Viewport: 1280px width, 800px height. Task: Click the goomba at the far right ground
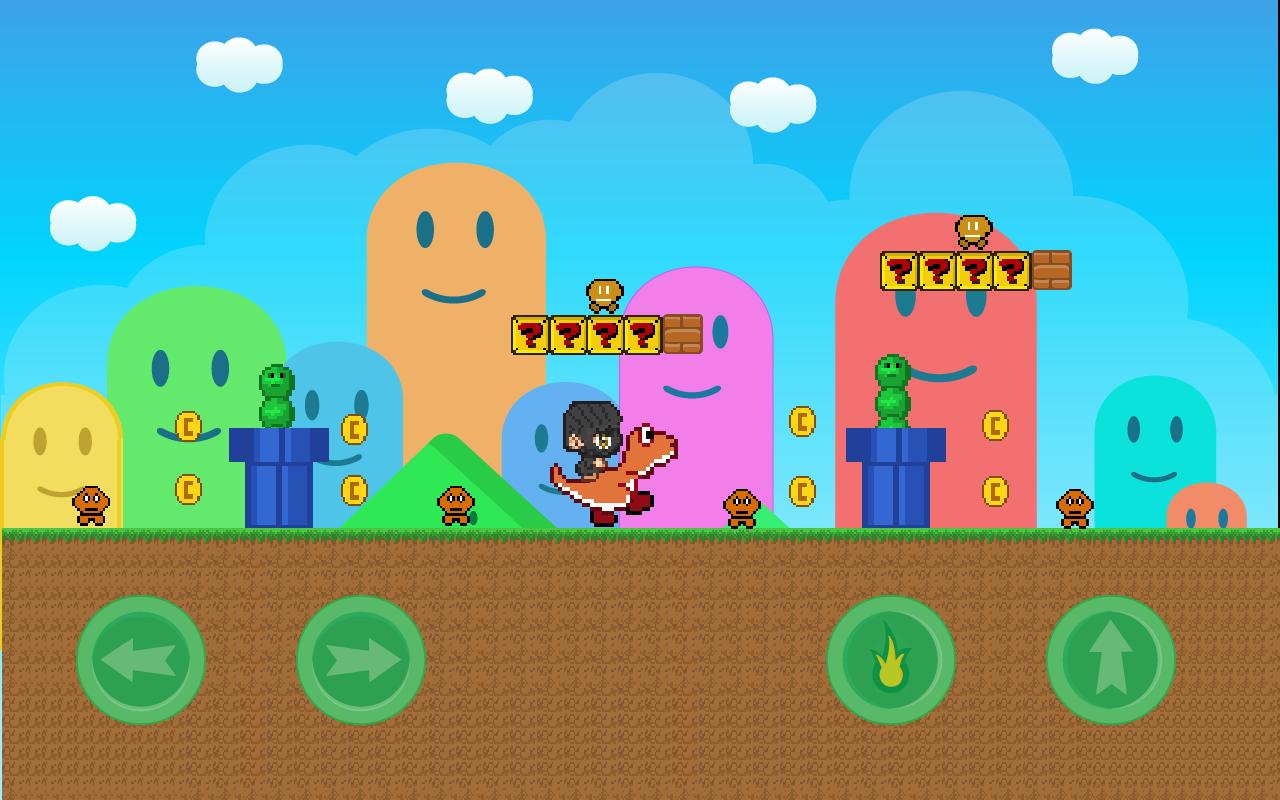(1072, 510)
